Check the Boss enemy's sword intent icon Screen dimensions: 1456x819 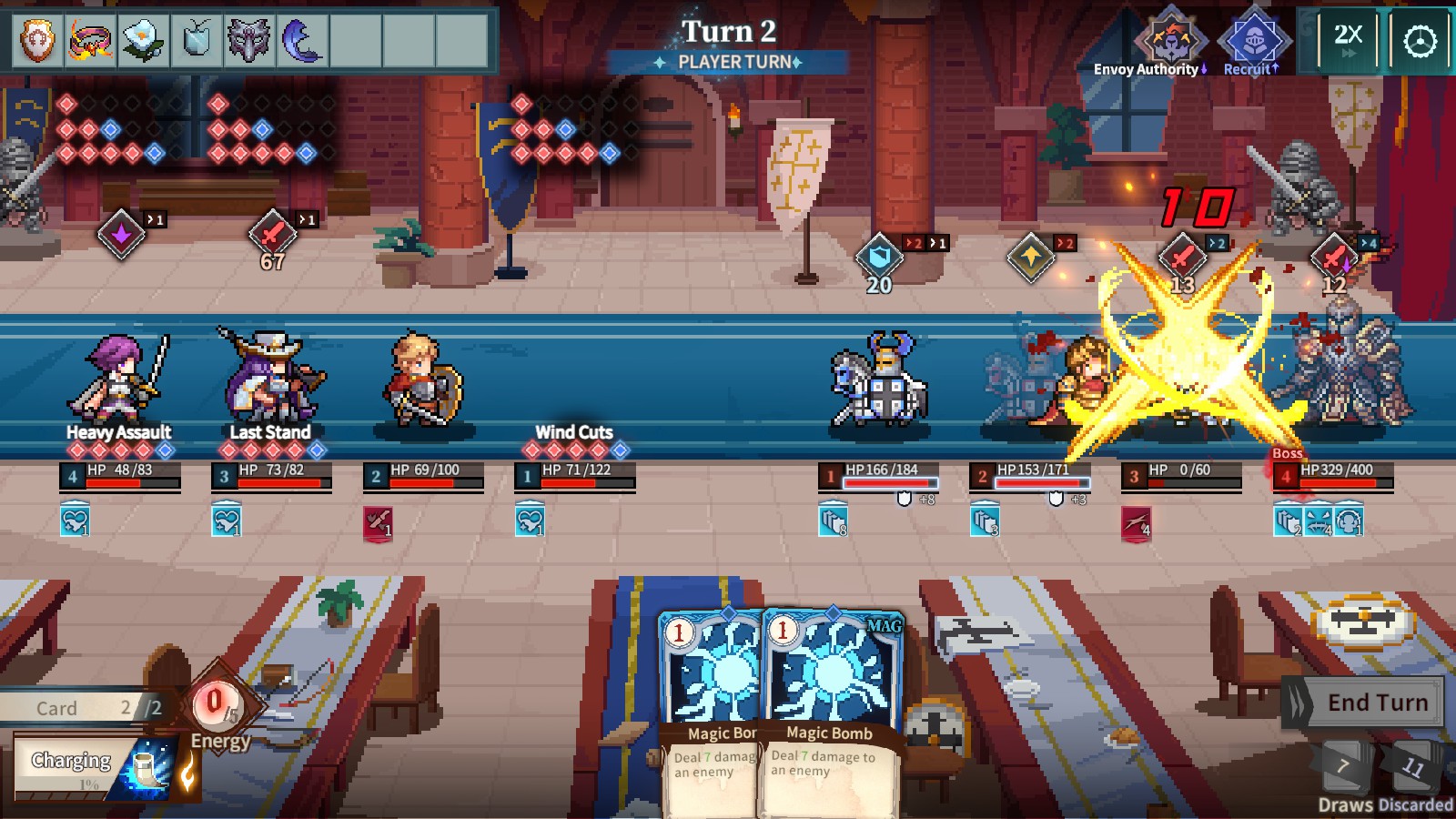[1334, 256]
